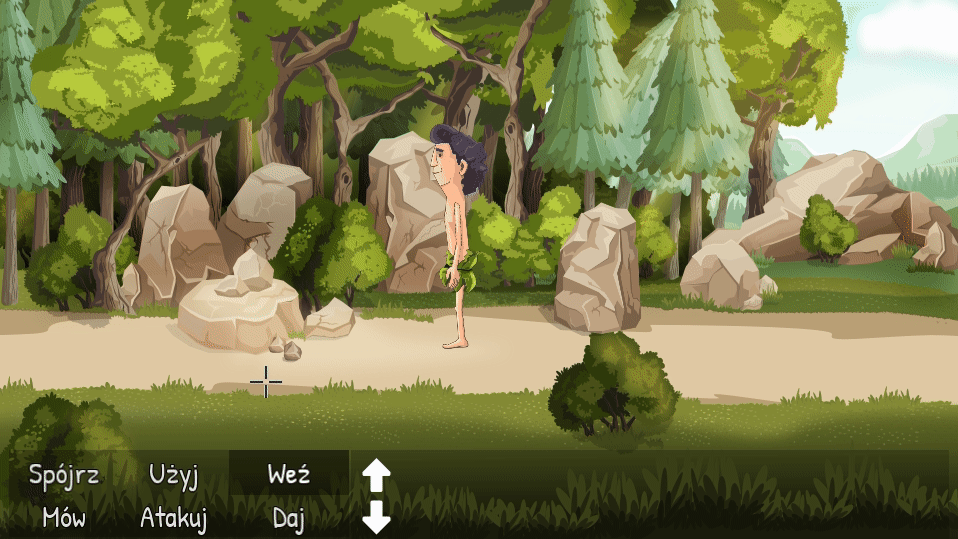The image size is (958, 539).
Task: Activate the Weź verb
Action: point(289,474)
